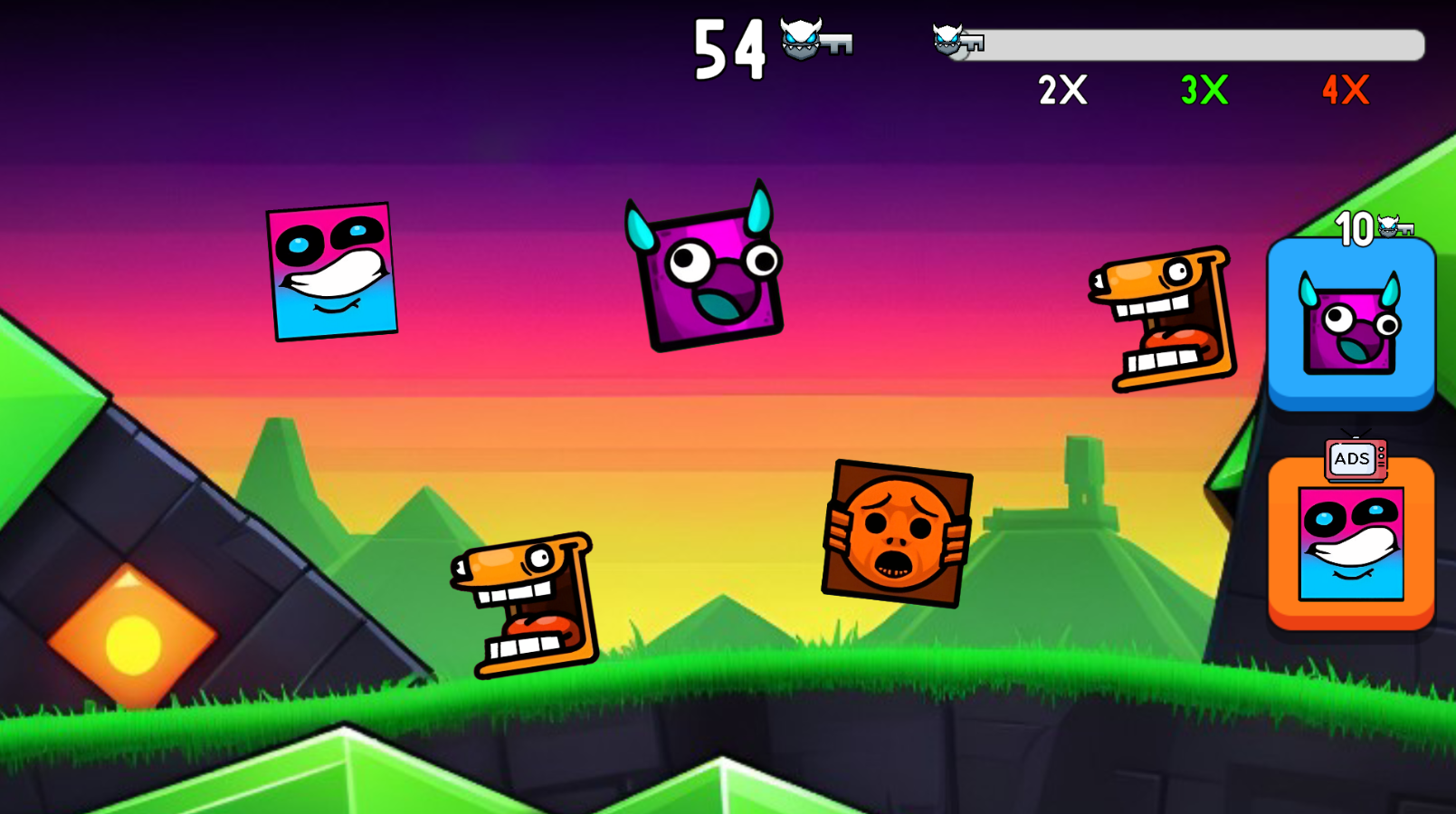
Task: Select the green 3X multiplier
Action: pos(1203,91)
